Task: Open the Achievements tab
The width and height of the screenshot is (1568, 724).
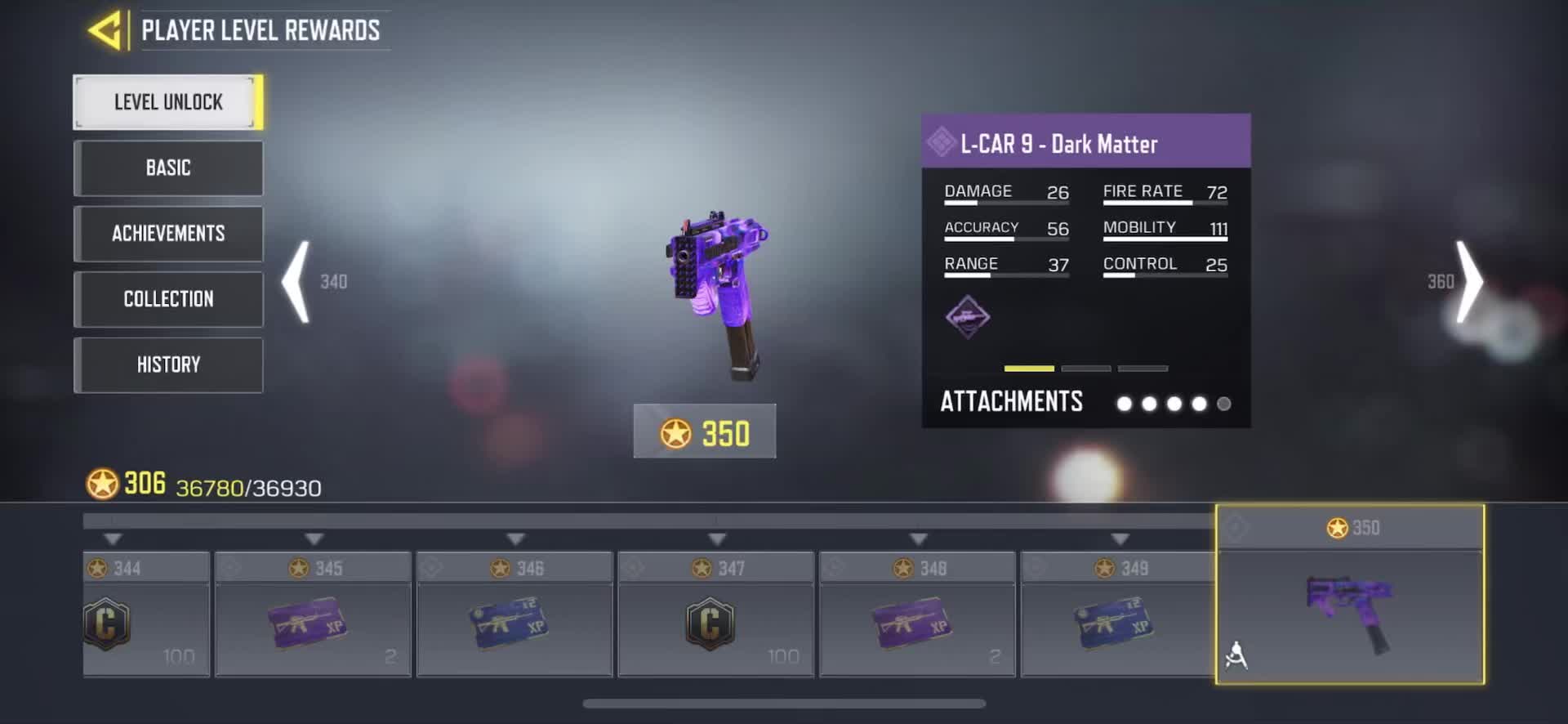Action: pyautogui.click(x=168, y=234)
